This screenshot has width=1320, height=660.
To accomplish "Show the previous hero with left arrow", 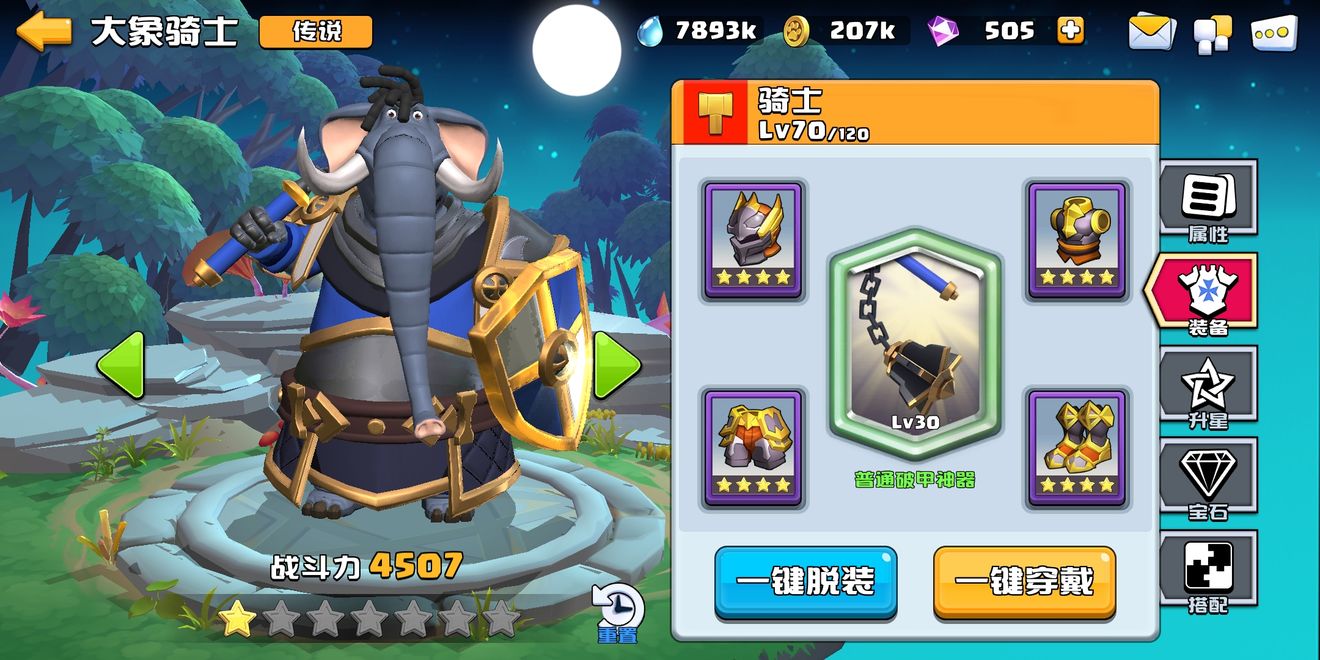I will pos(121,365).
